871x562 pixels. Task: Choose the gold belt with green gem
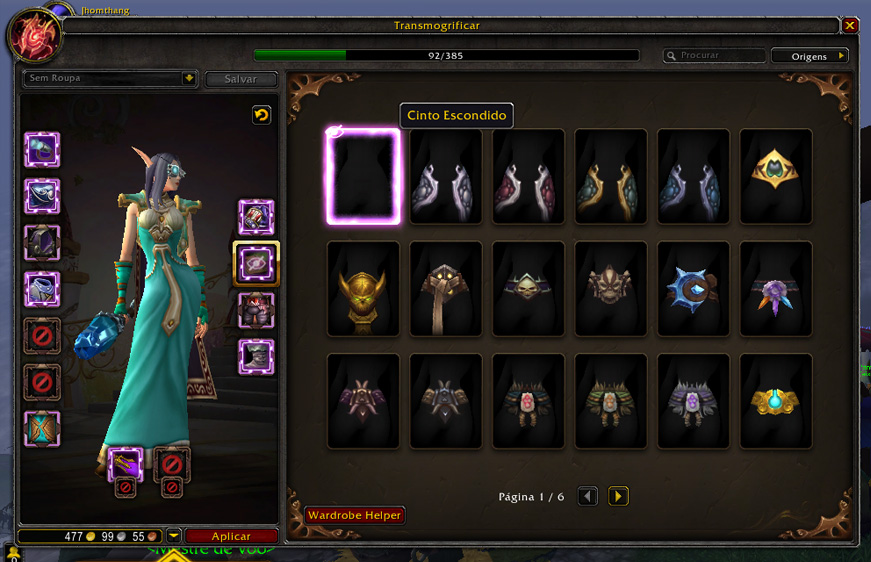pyautogui.click(x=775, y=176)
